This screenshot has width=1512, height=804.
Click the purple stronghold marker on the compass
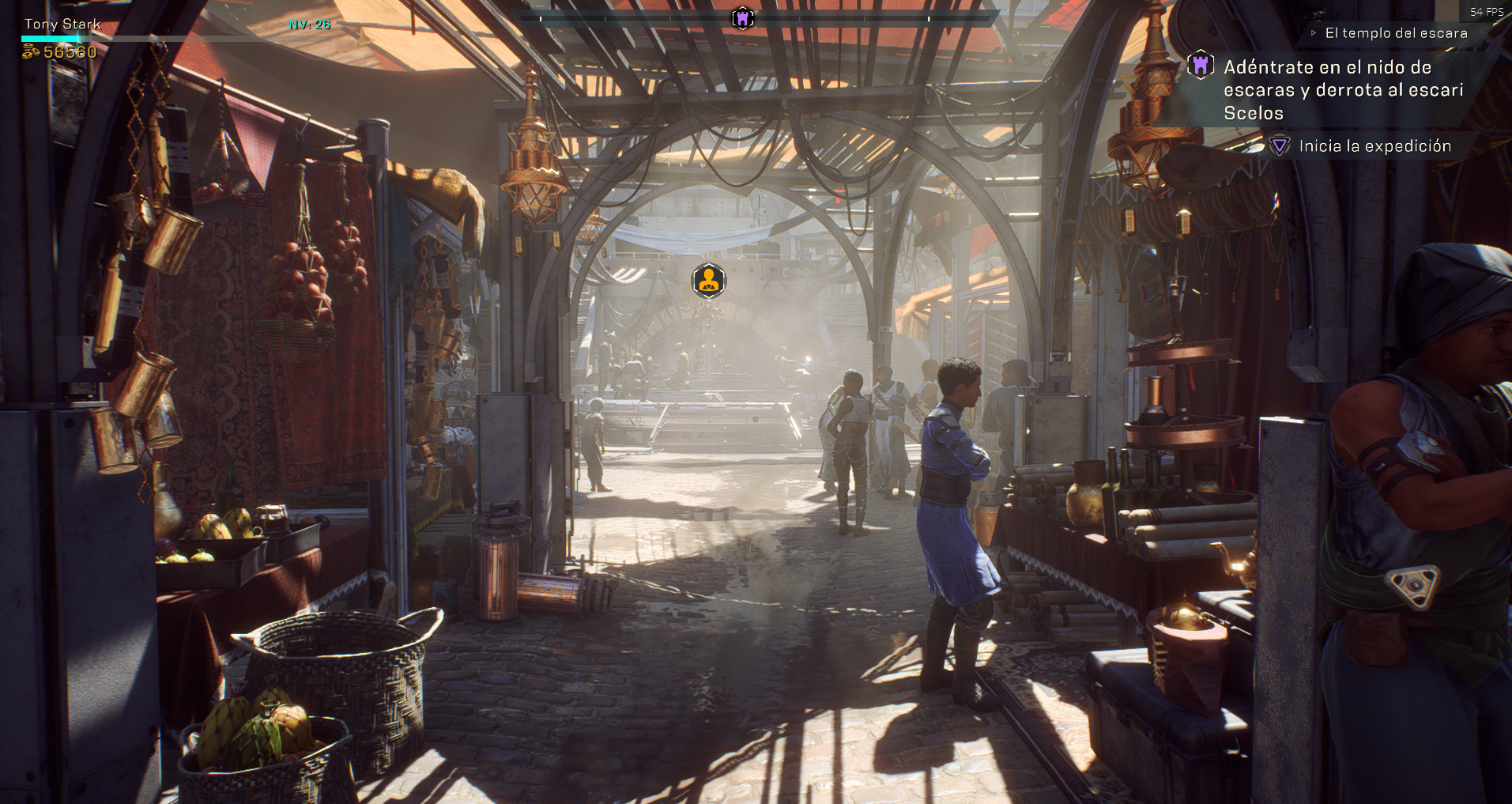742,18
